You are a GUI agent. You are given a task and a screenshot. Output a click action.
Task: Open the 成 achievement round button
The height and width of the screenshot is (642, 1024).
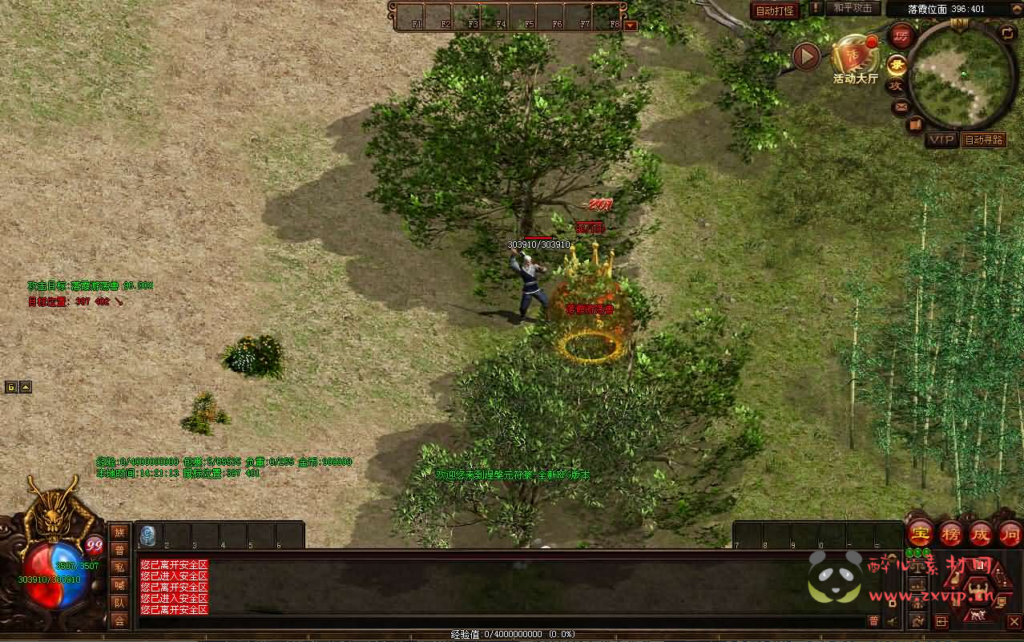pos(980,533)
